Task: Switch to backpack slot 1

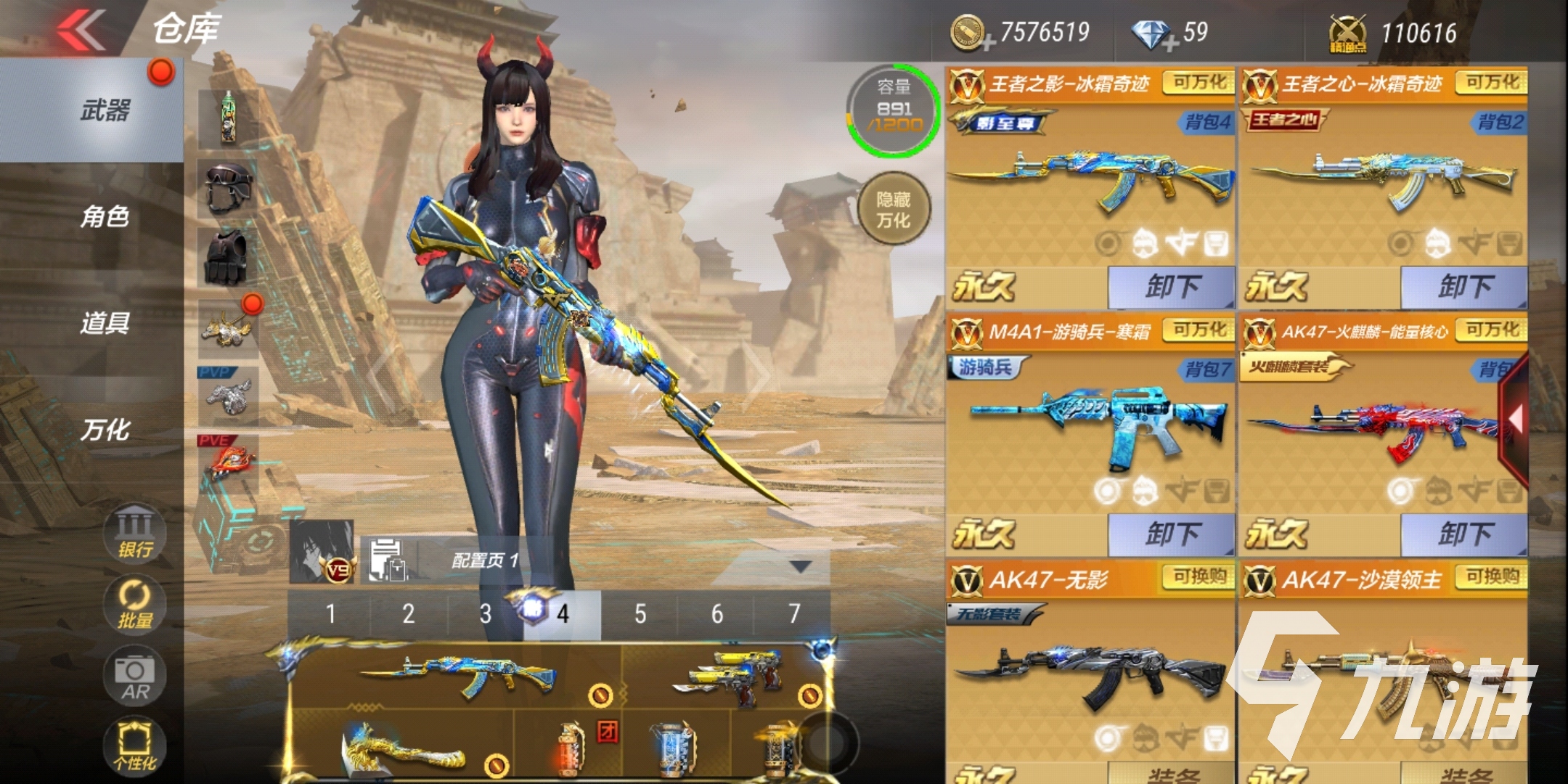Action: point(330,615)
